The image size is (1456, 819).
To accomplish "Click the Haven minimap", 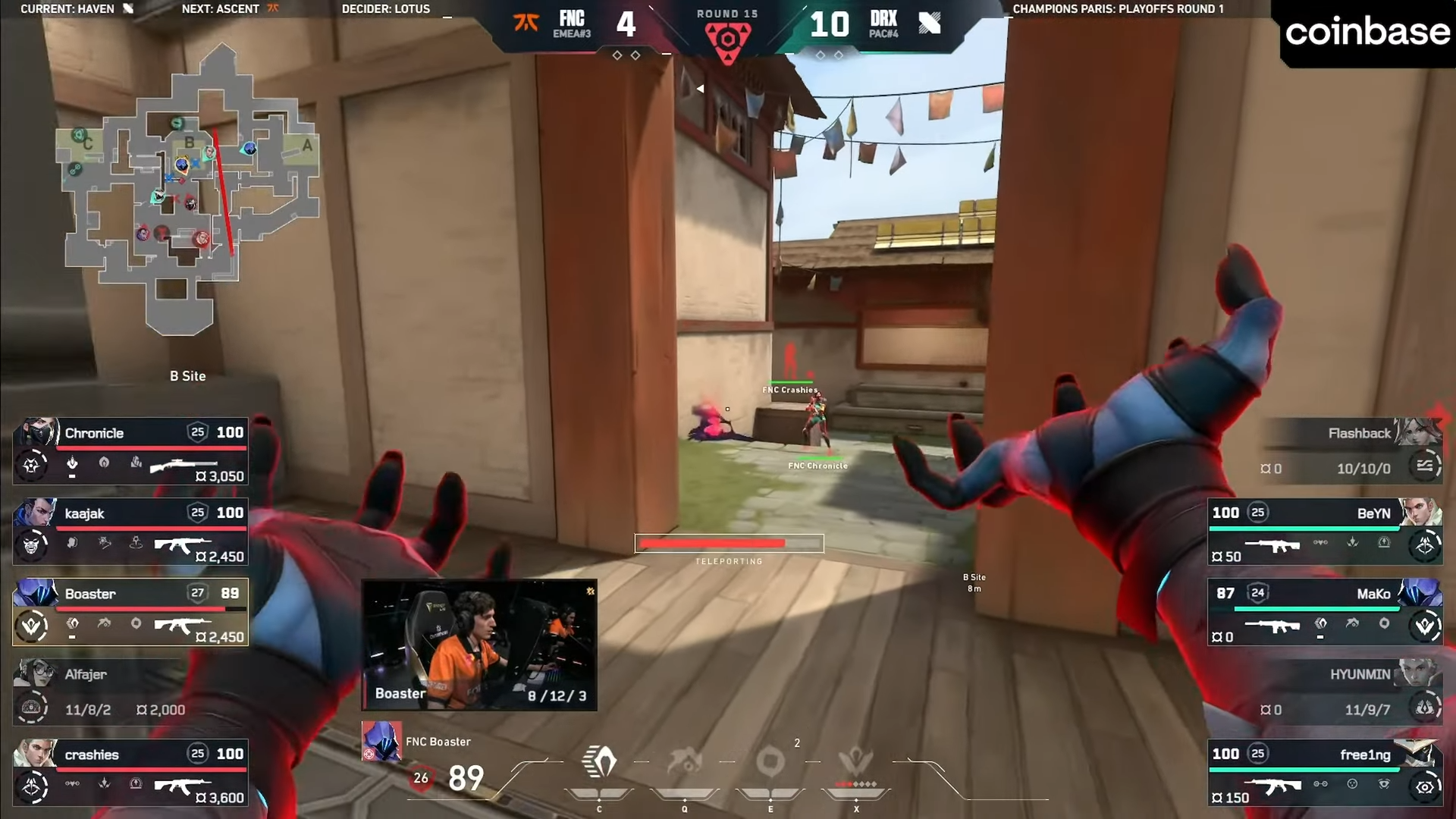I will pos(190,190).
